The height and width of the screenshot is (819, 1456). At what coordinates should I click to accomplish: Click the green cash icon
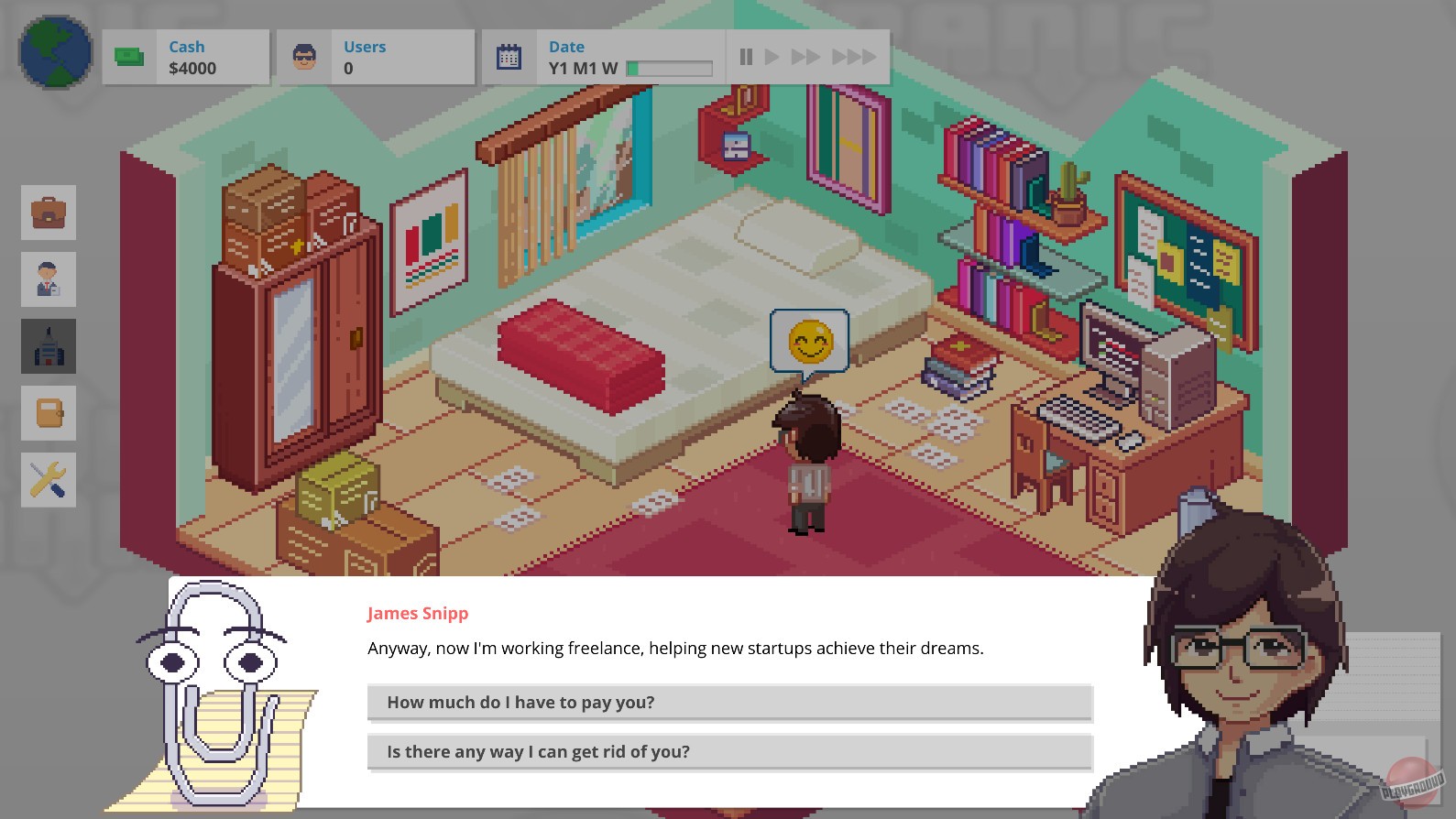coord(128,55)
